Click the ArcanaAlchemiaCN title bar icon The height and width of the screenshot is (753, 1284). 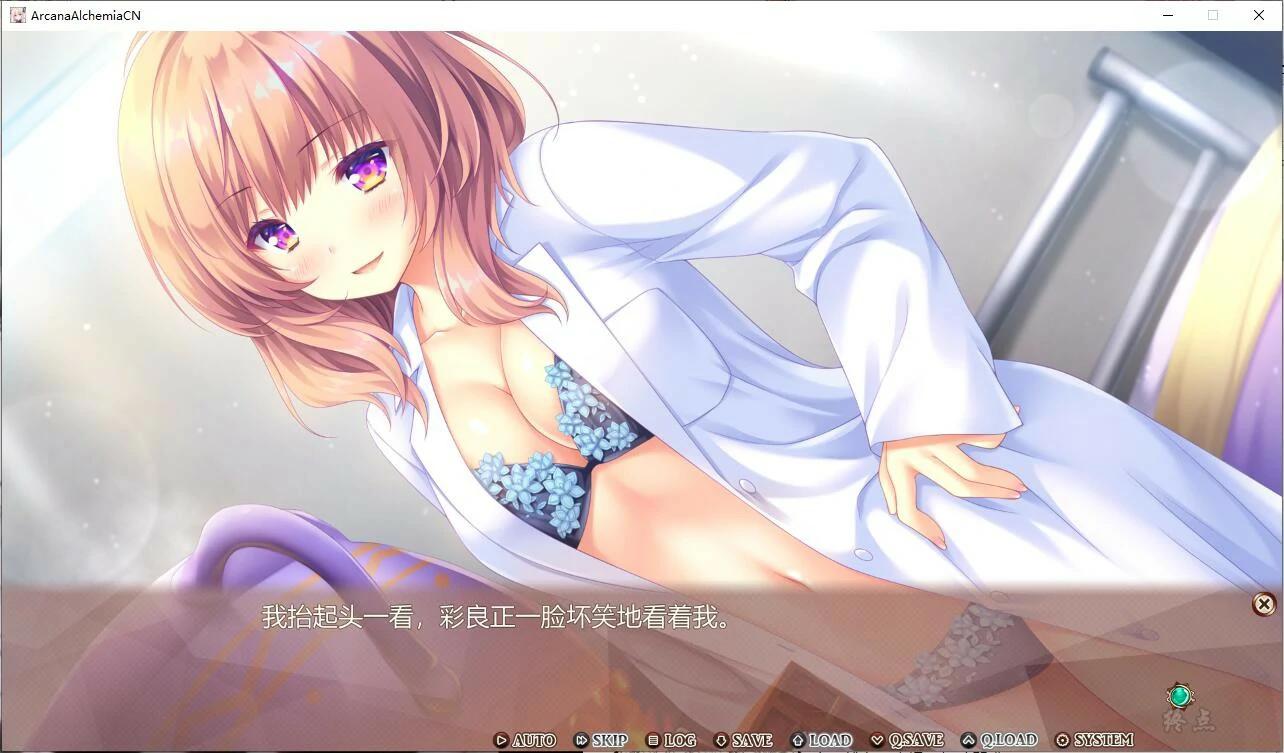17,14
